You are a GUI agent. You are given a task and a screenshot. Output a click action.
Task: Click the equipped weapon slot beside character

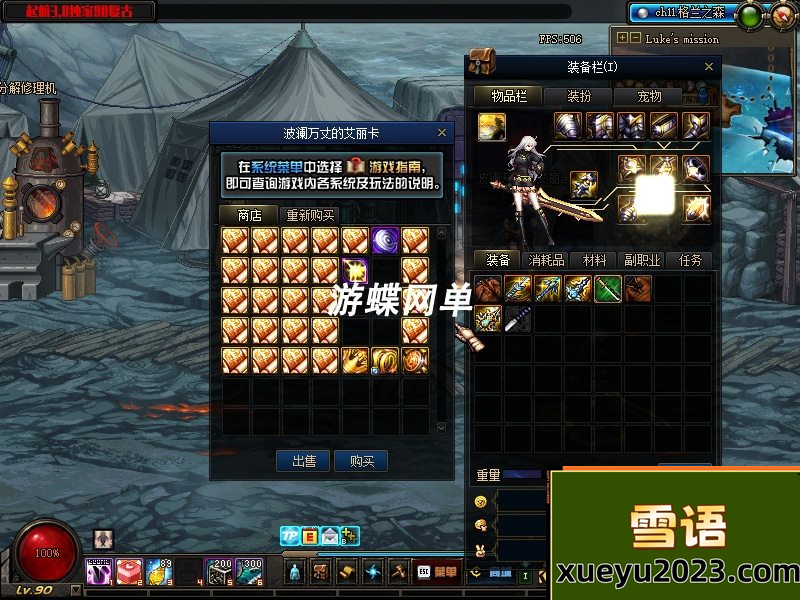584,185
